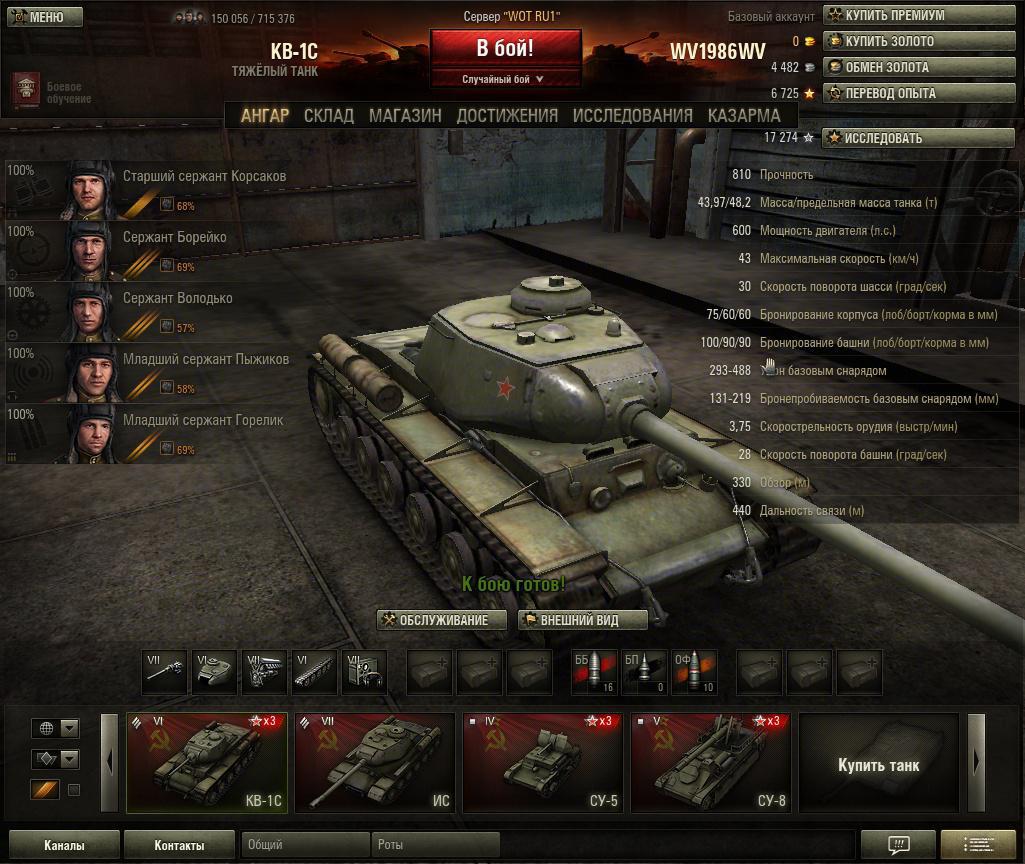Choose the Купить танк slot
The width and height of the screenshot is (1025, 864).
878,765
